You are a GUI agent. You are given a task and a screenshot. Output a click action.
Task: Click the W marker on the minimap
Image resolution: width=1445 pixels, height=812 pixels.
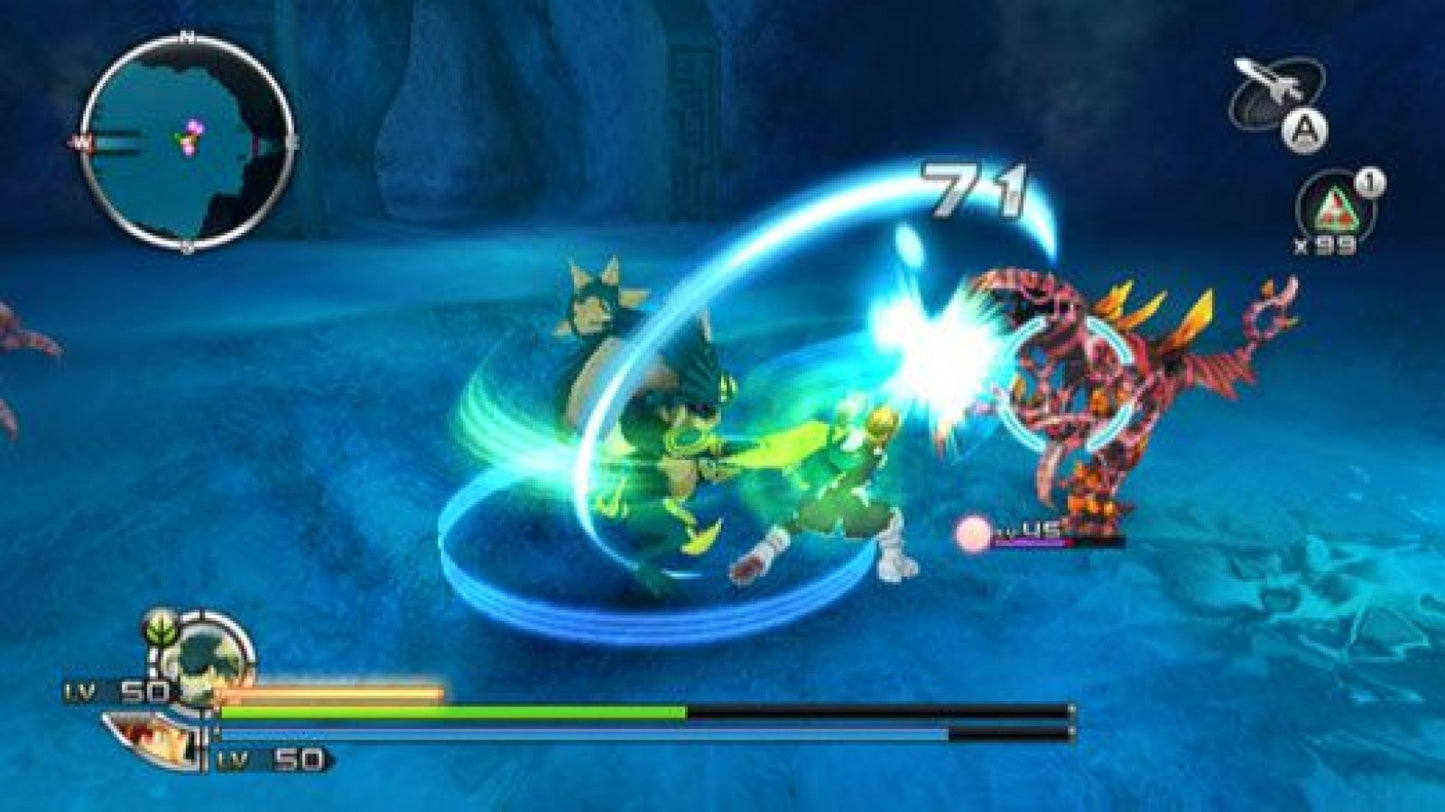[78, 143]
